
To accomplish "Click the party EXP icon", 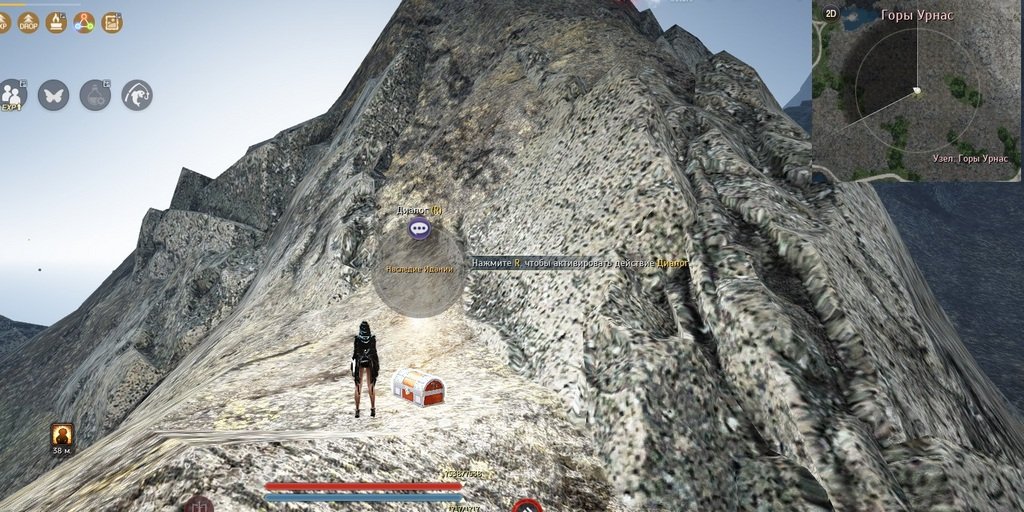I will 13,95.
